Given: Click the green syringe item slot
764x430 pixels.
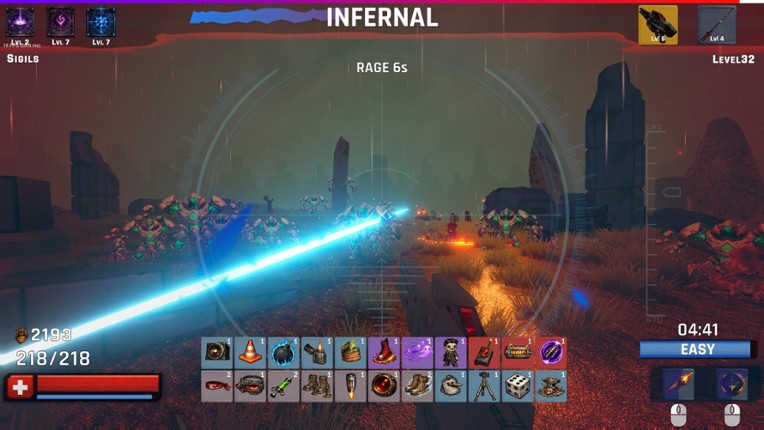Looking at the screenshot, I should (283, 386).
